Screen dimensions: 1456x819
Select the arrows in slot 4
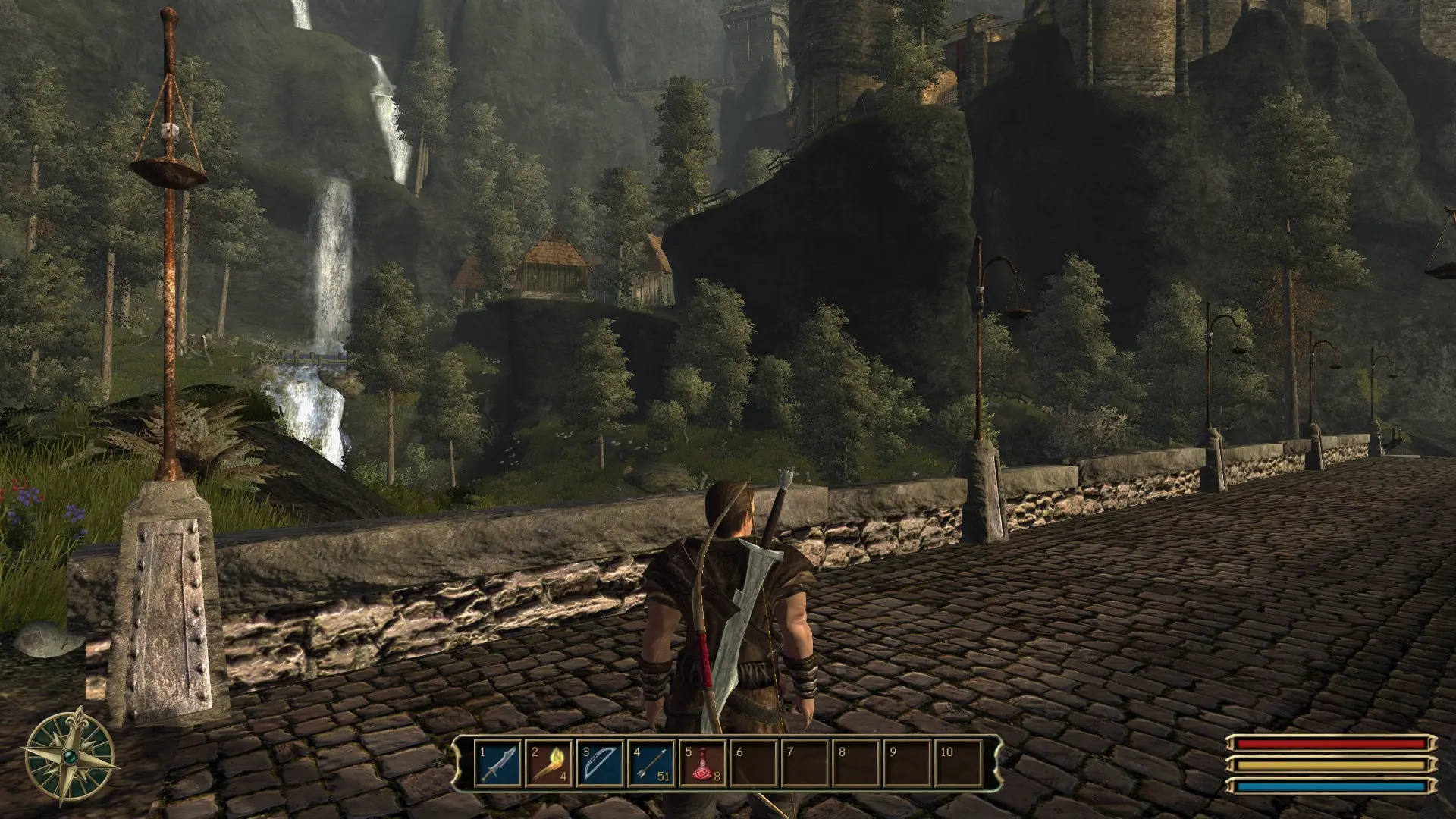tap(651, 764)
